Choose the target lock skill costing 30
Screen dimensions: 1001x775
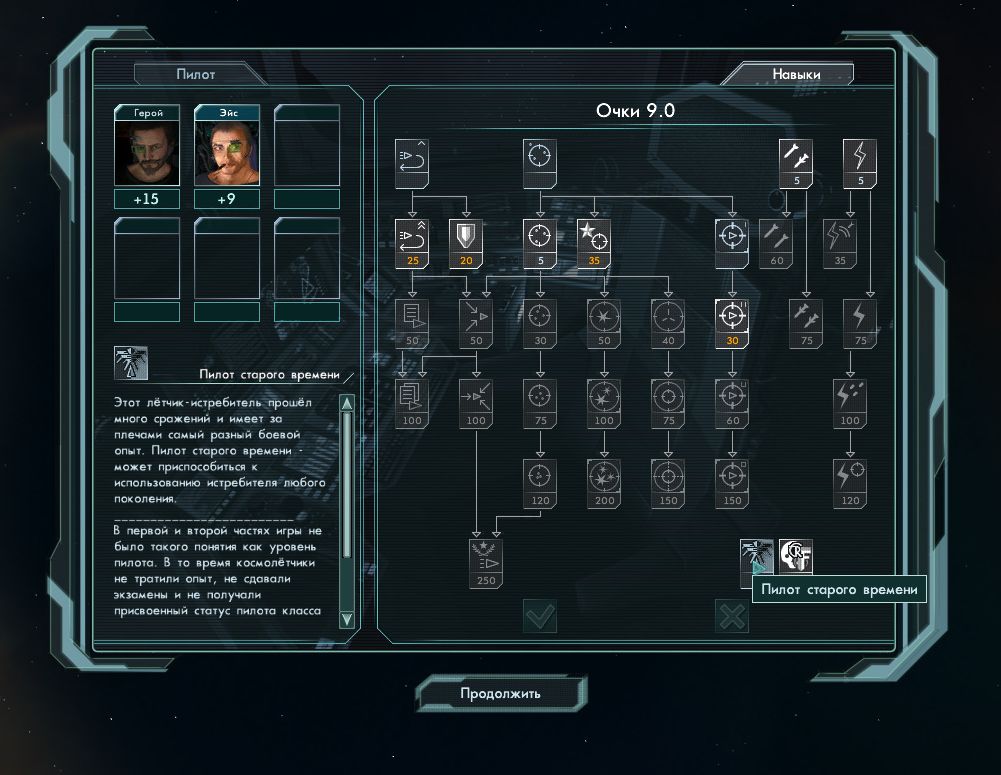tap(732, 322)
